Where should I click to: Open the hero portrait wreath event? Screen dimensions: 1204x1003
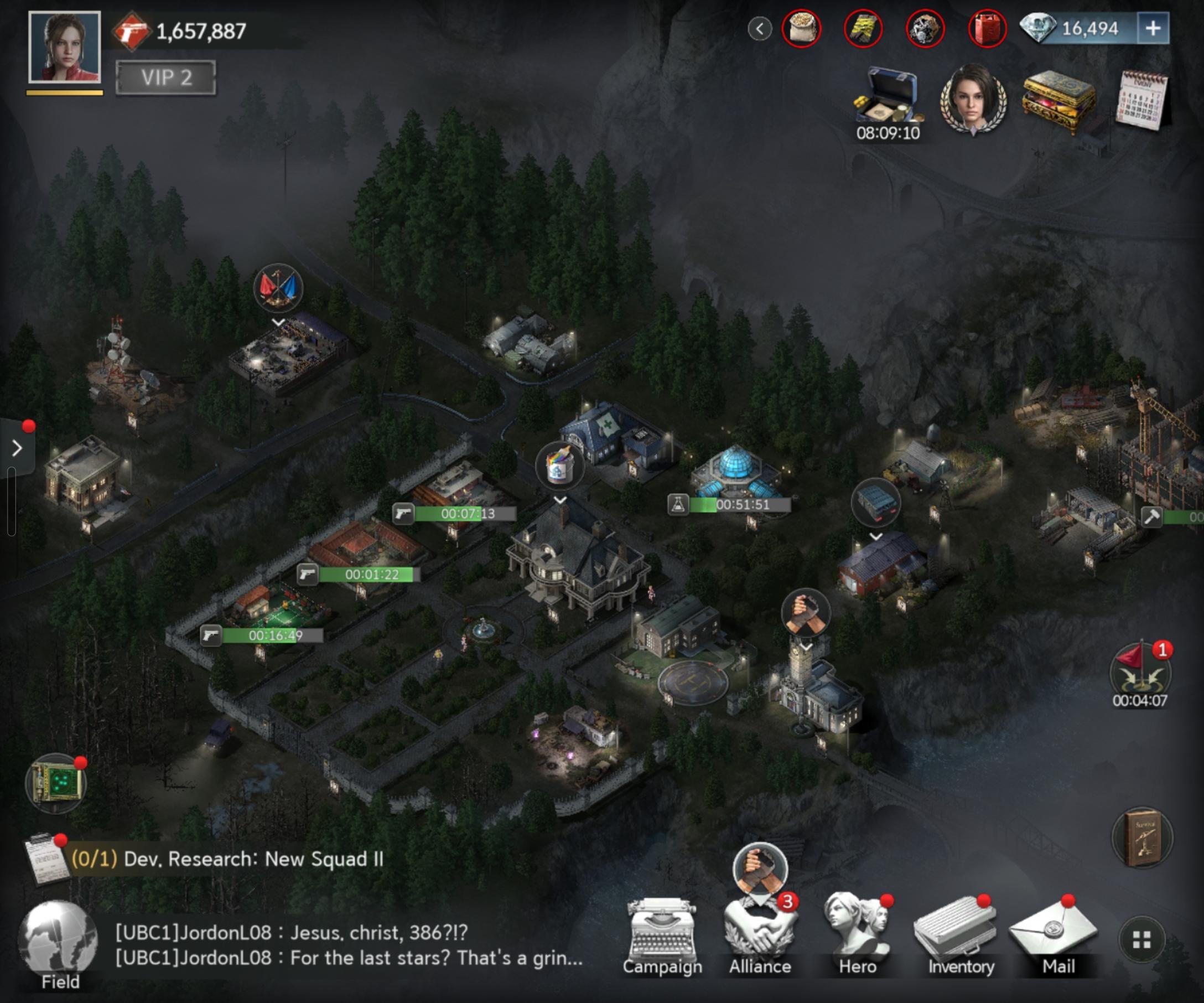972,100
